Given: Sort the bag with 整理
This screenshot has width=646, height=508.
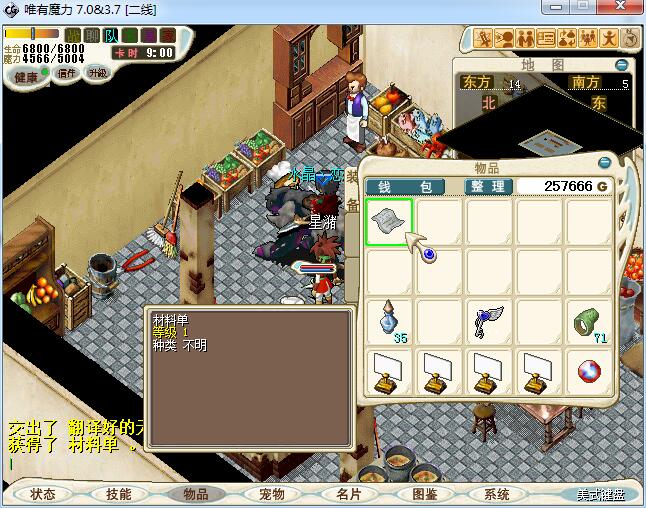Looking at the screenshot, I should pyautogui.click(x=490, y=186).
